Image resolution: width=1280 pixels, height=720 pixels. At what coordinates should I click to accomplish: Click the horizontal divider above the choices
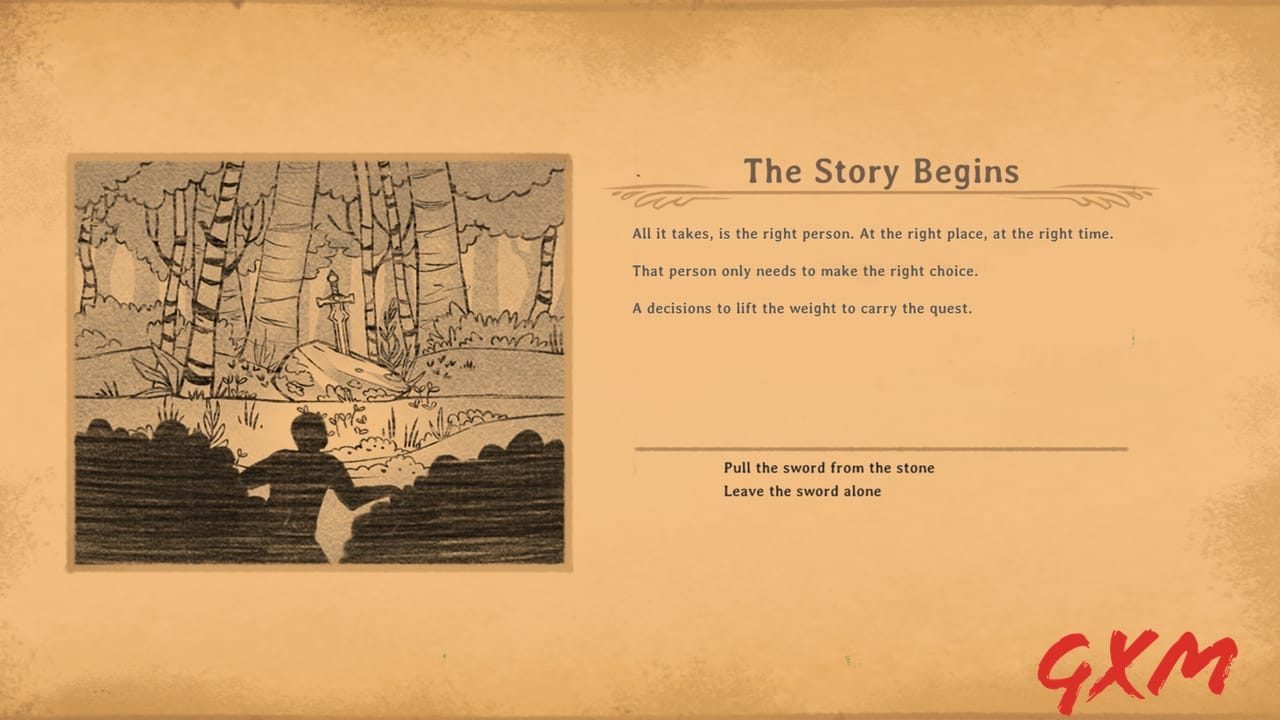[x=880, y=449]
